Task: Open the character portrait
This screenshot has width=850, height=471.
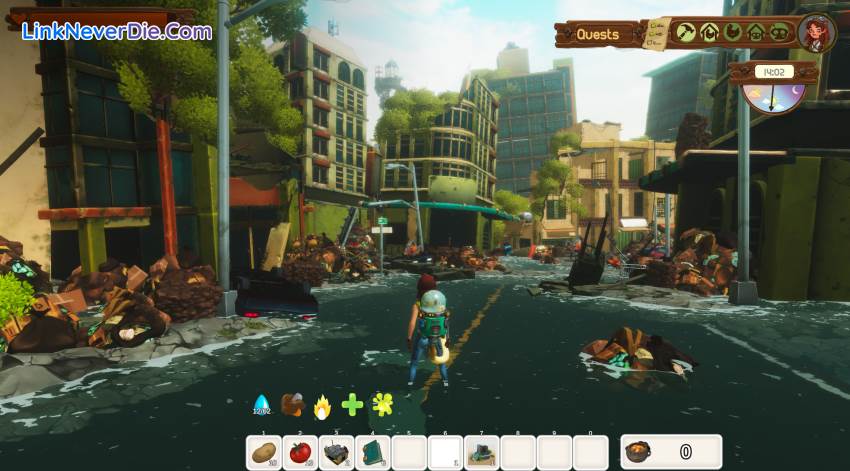Action: tap(817, 32)
